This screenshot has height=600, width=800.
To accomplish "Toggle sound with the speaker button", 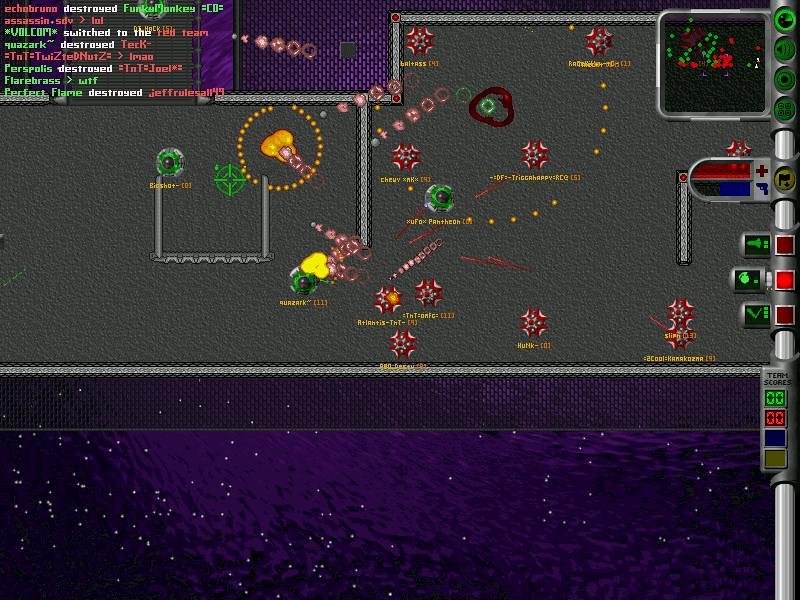I will click(x=786, y=50).
